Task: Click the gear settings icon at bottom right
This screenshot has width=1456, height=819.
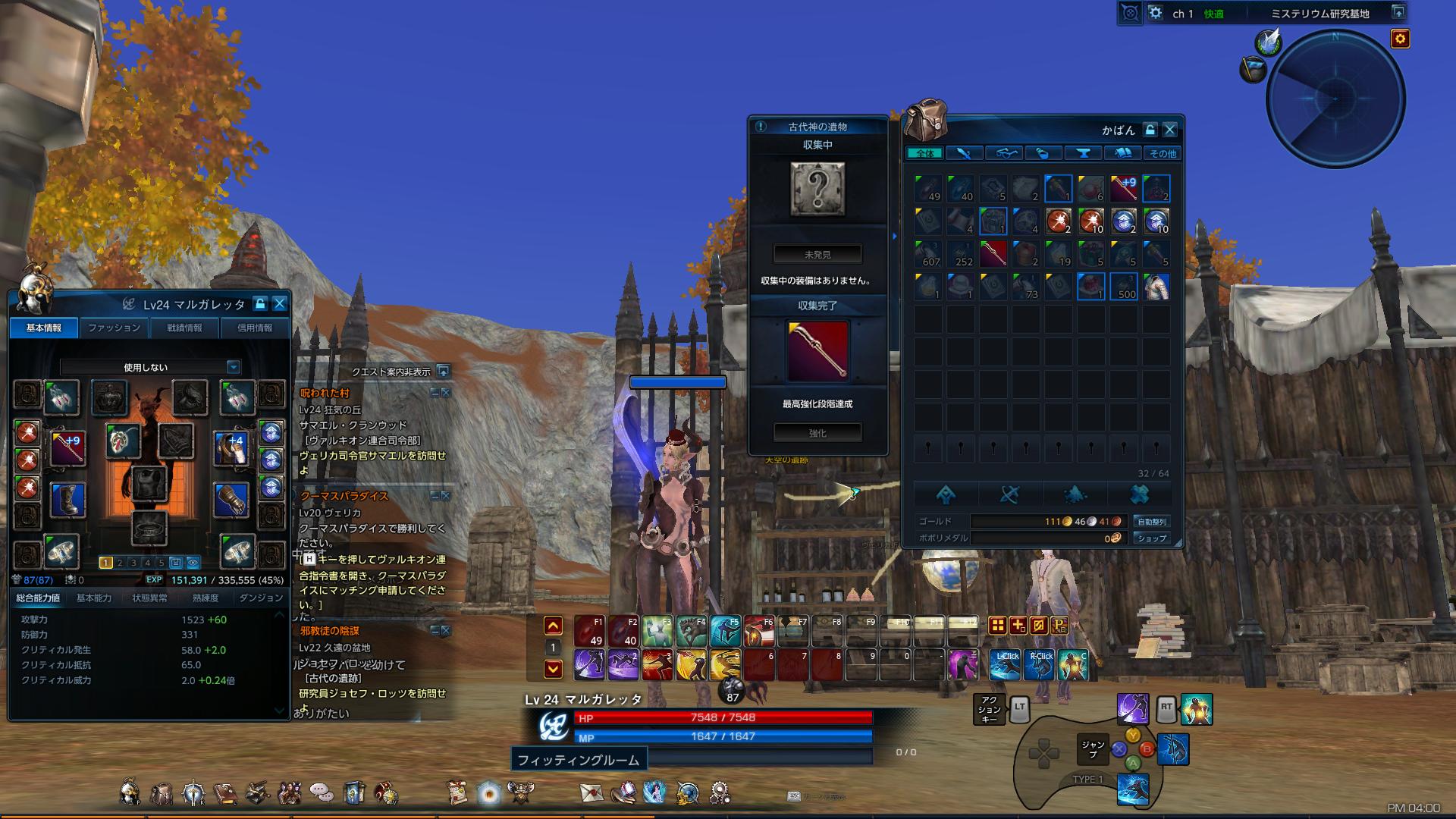Action: tap(717, 794)
